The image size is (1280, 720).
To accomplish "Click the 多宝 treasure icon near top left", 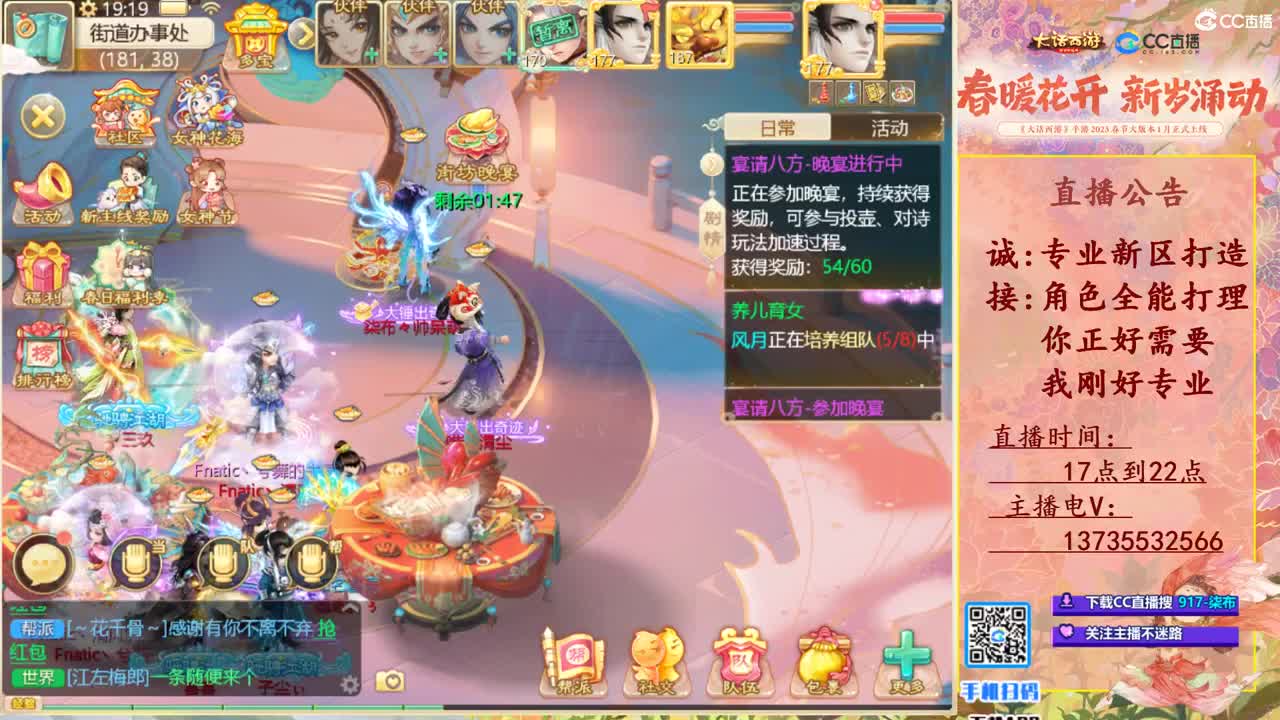I will pos(253,42).
